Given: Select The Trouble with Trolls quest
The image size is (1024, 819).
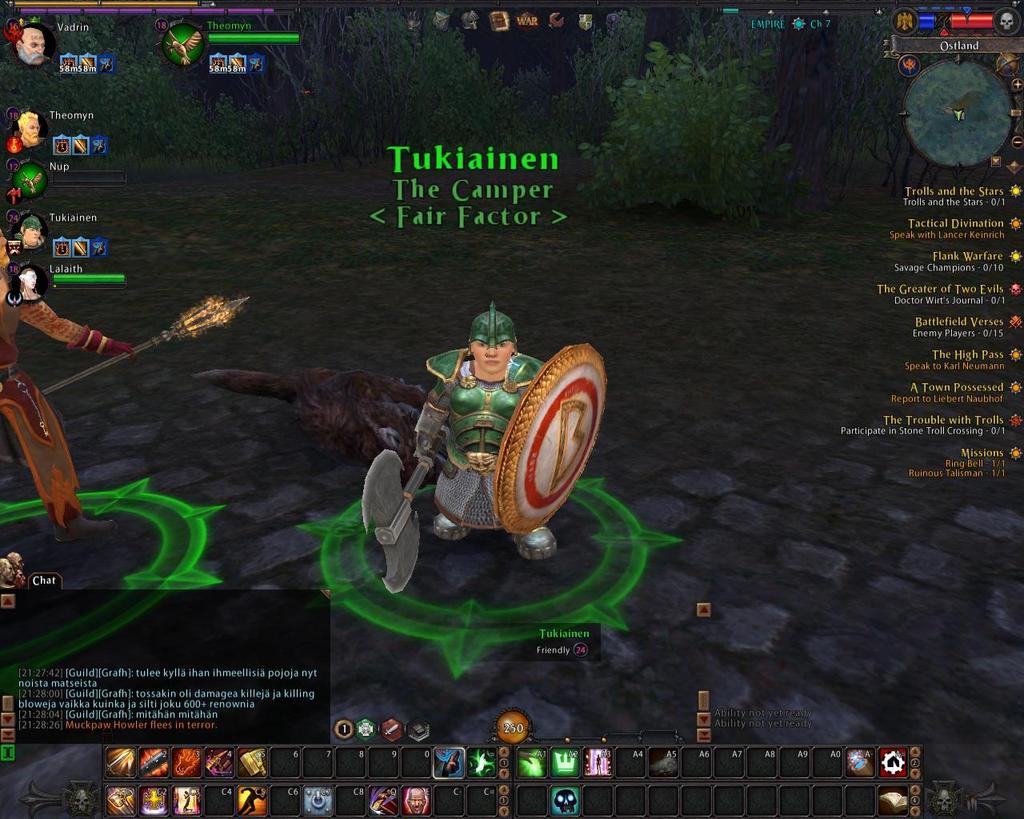Looking at the screenshot, I should (x=942, y=420).
